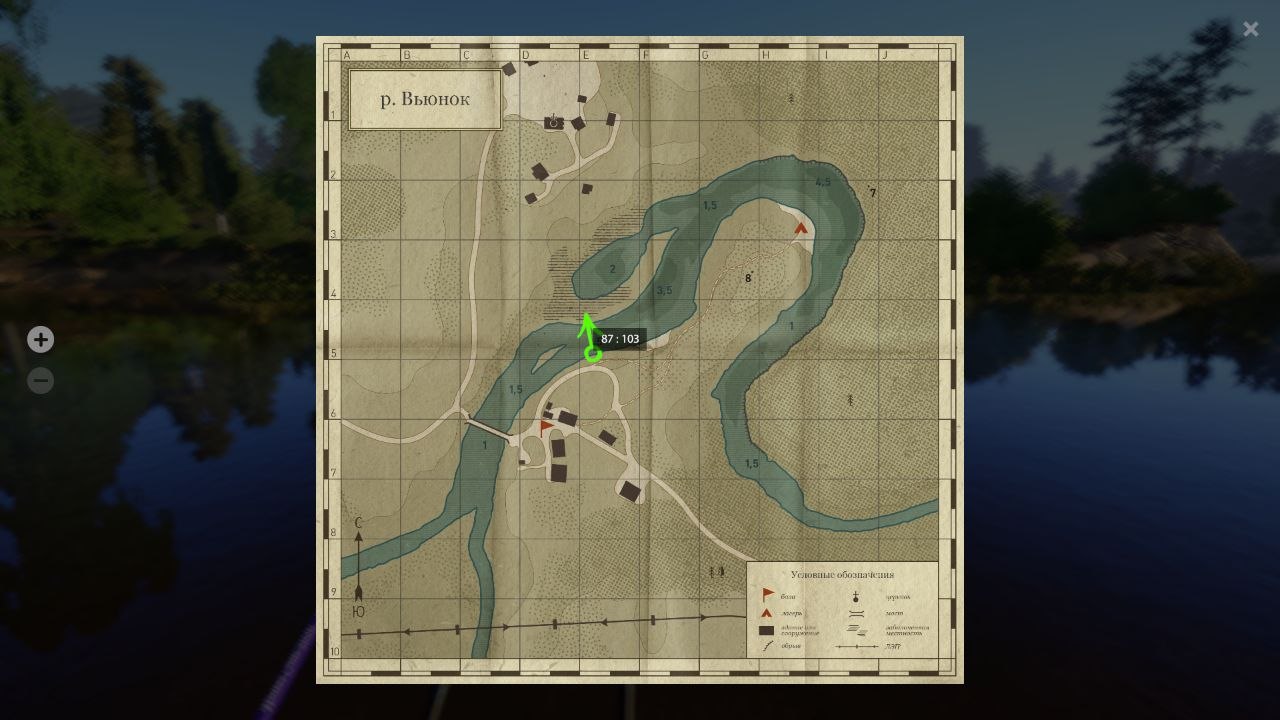Viewport: 1280px width, 720px height.
Task: Zoom in using the plus button
Action: [x=40, y=340]
